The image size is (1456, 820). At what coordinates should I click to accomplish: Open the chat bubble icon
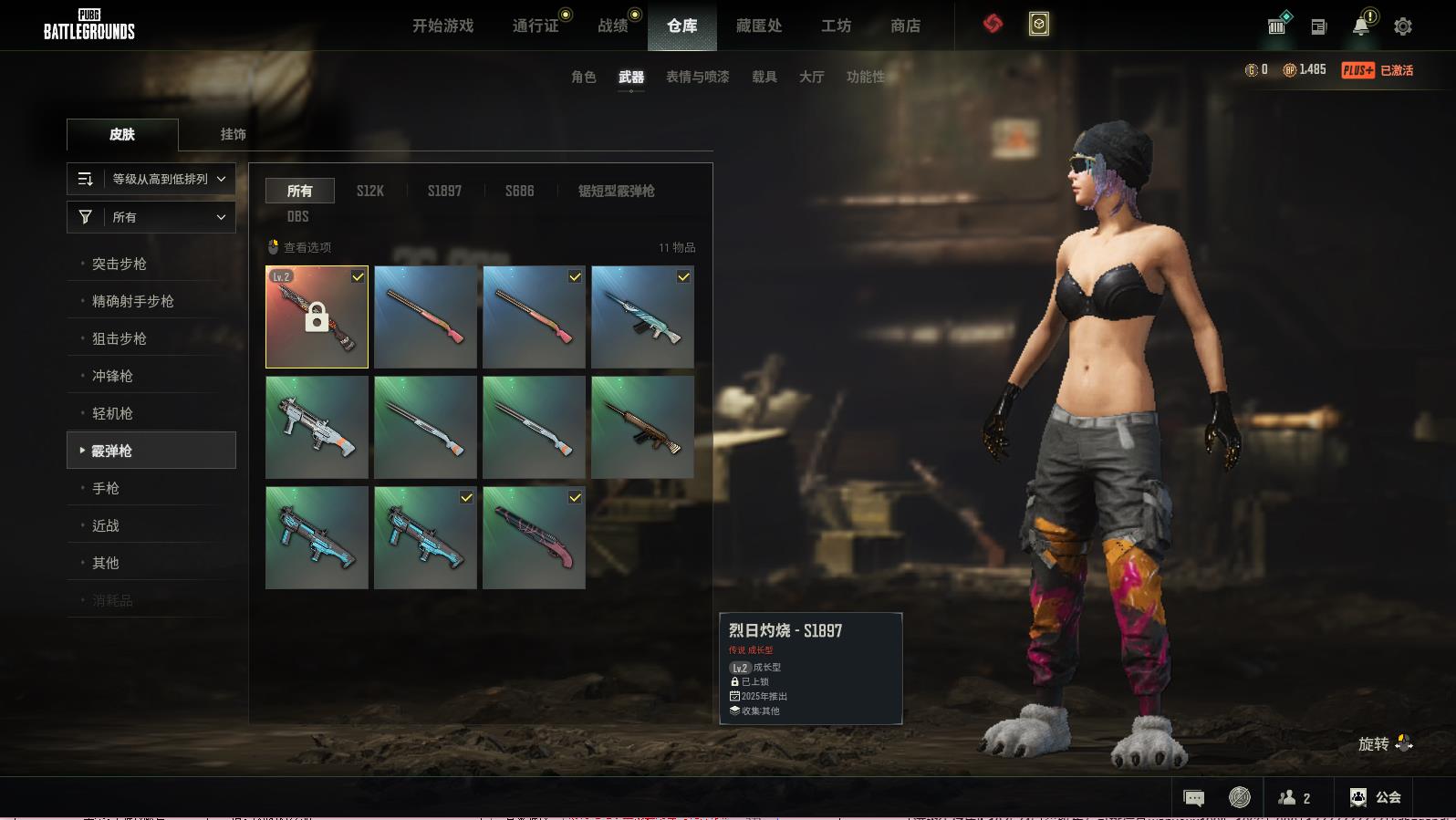(x=1193, y=798)
